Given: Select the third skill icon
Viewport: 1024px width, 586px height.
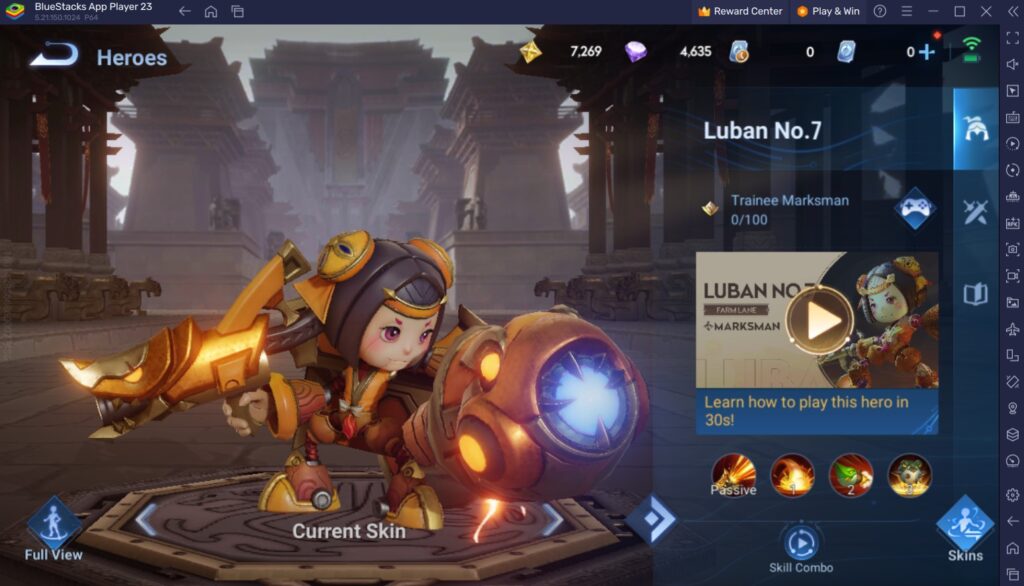Looking at the screenshot, I should point(909,475).
